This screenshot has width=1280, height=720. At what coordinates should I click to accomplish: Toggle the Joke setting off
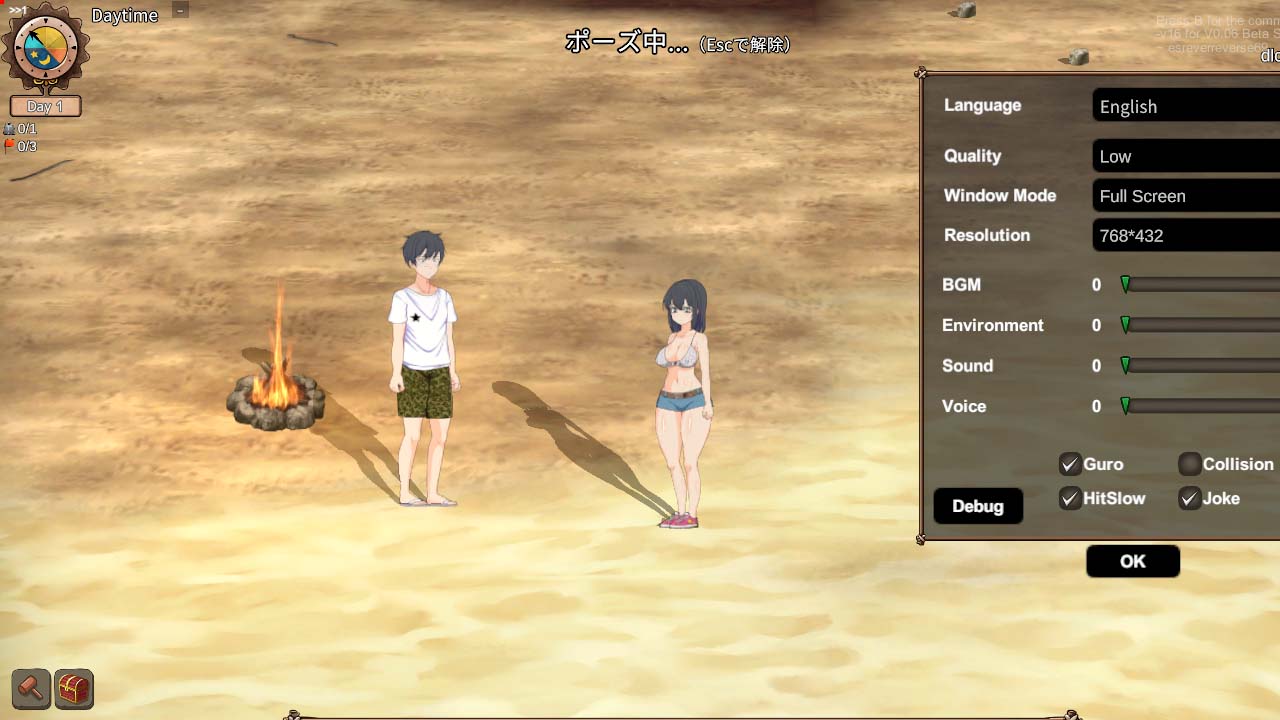click(1190, 498)
